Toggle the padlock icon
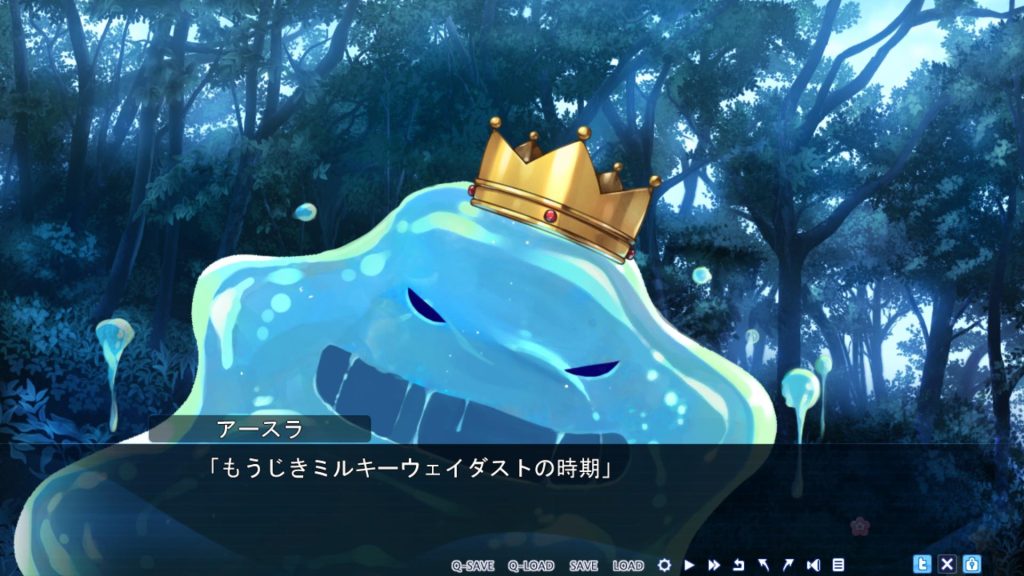 pyautogui.click(x=971, y=564)
